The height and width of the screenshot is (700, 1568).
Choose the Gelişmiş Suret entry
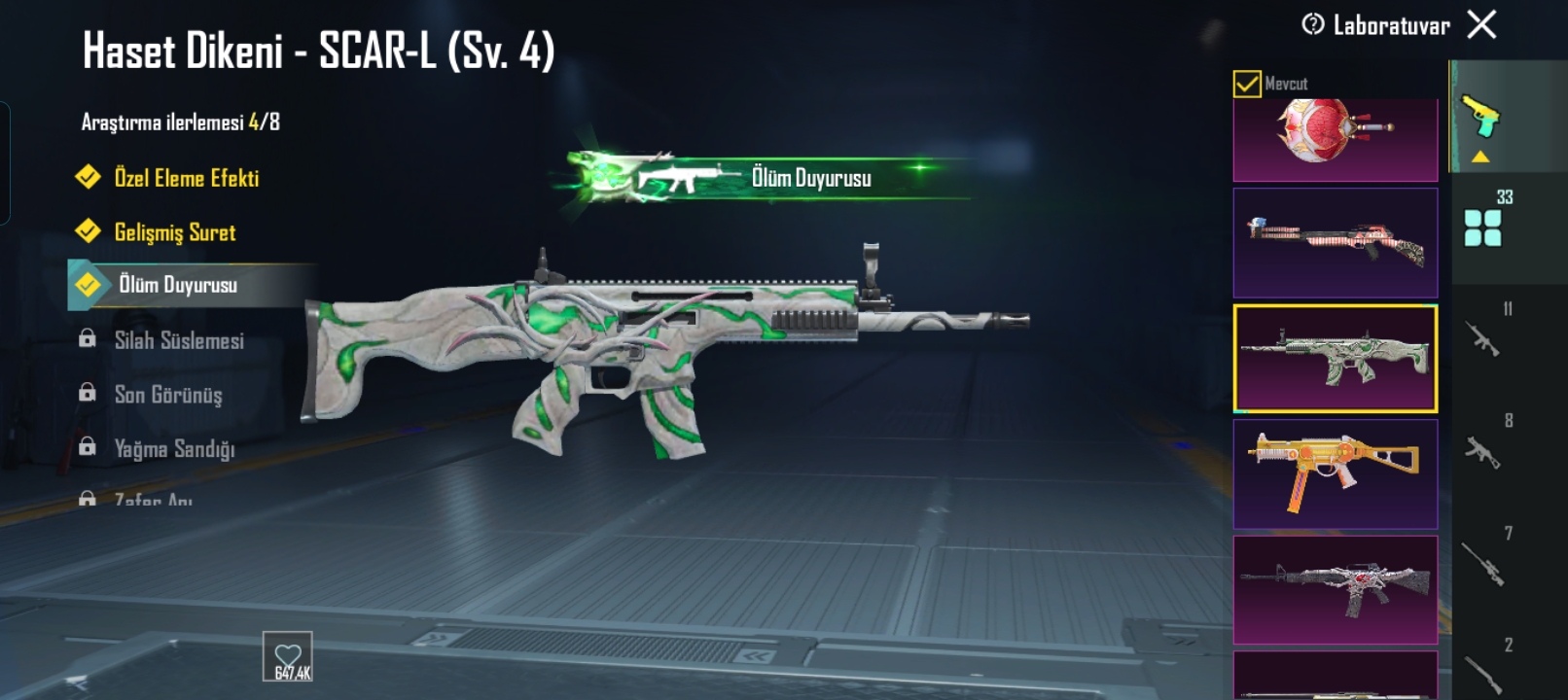174,232
